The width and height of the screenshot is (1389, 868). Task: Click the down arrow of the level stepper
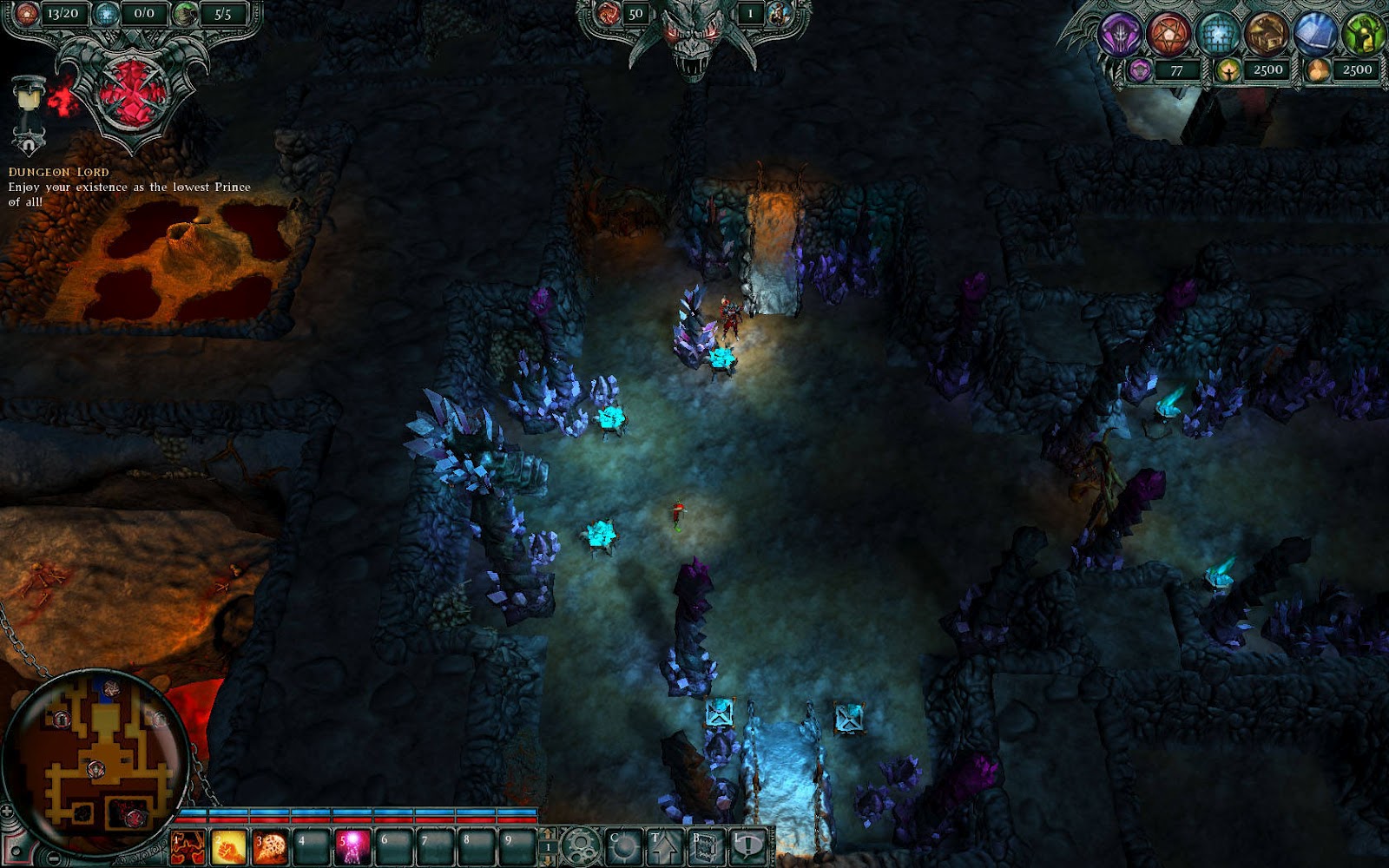pos(547,860)
